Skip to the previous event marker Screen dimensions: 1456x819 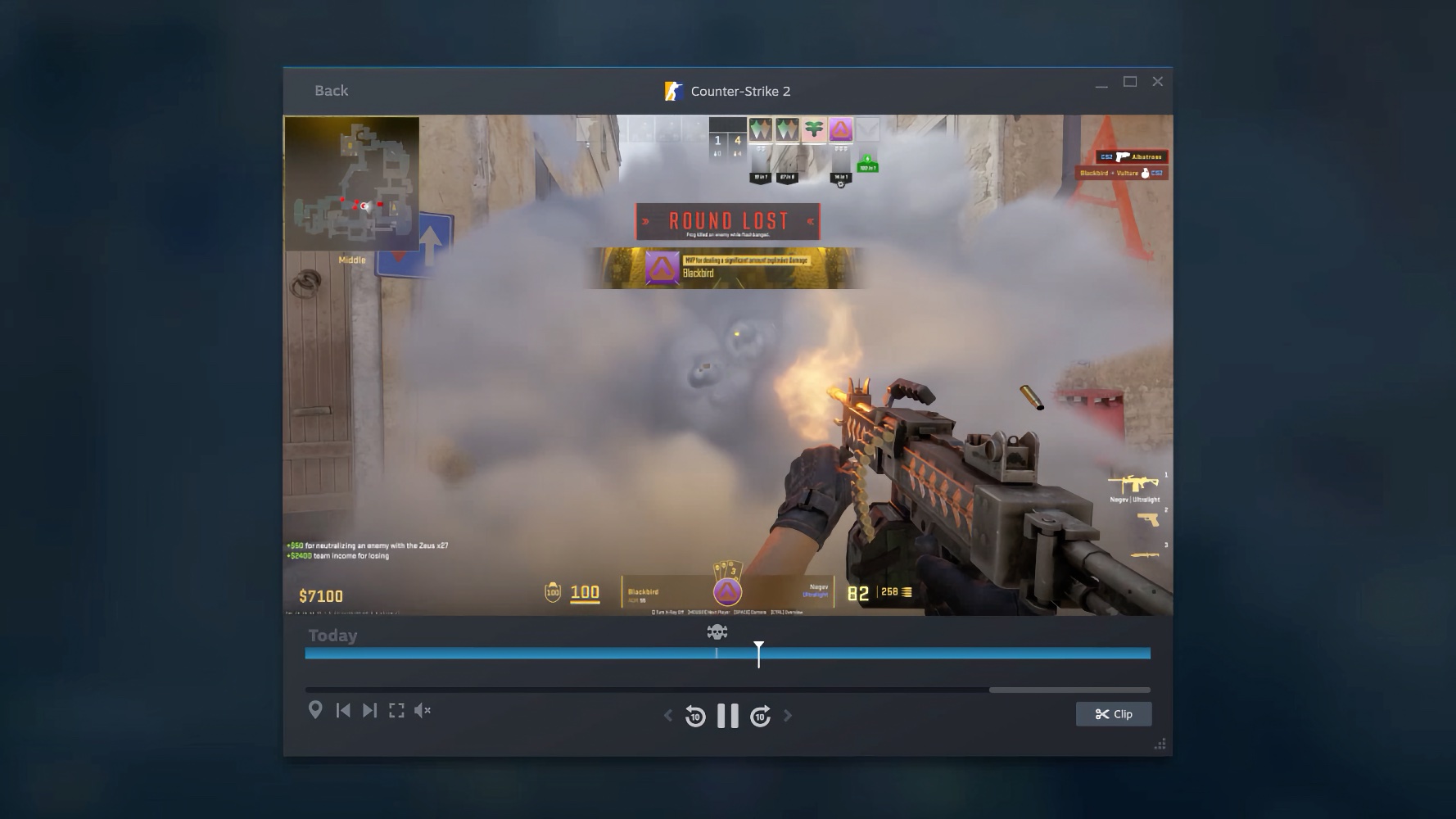pos(344,711)
